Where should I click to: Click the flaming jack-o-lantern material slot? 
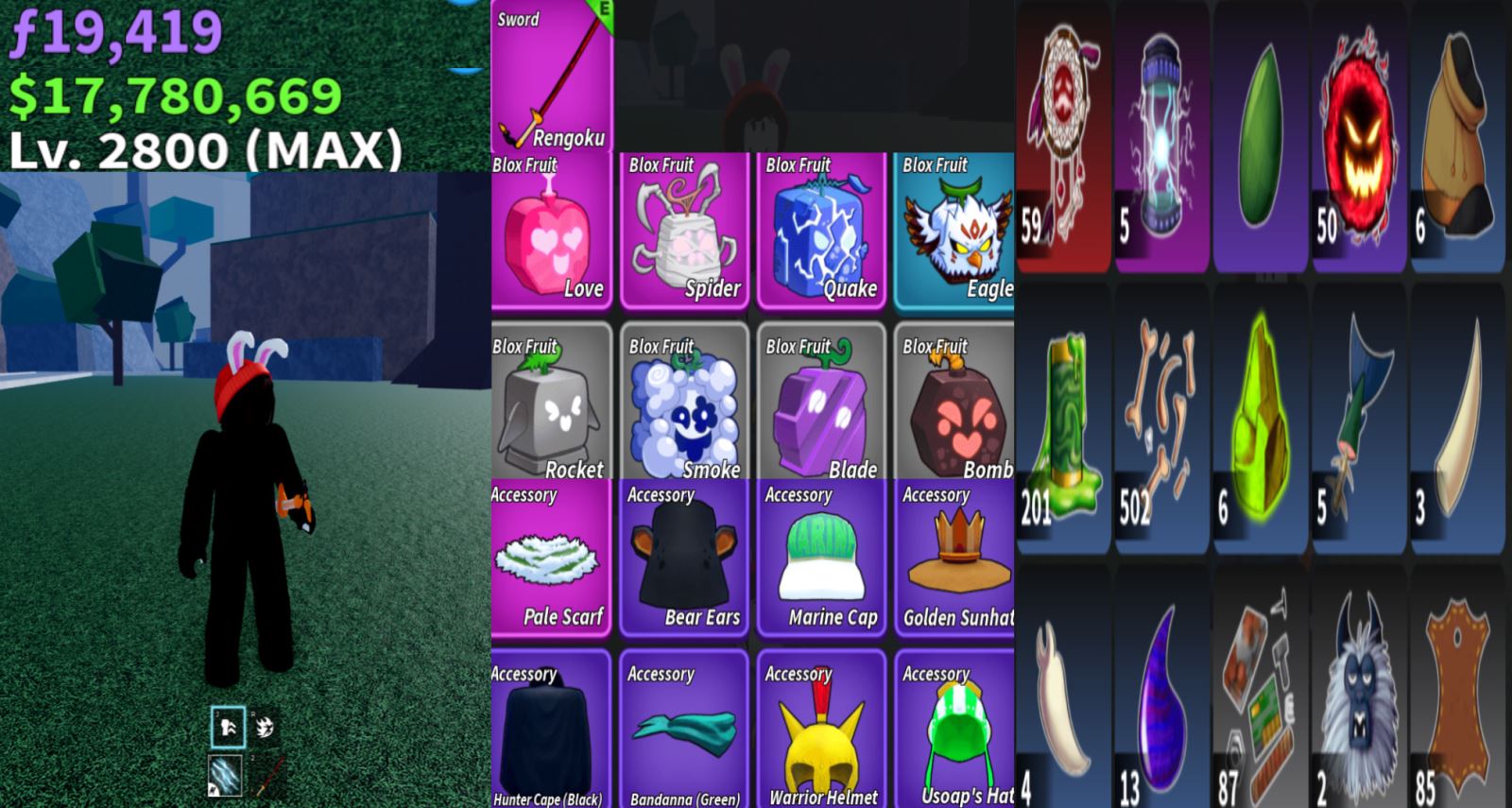pyautogui.click(x=1358, y=137)
